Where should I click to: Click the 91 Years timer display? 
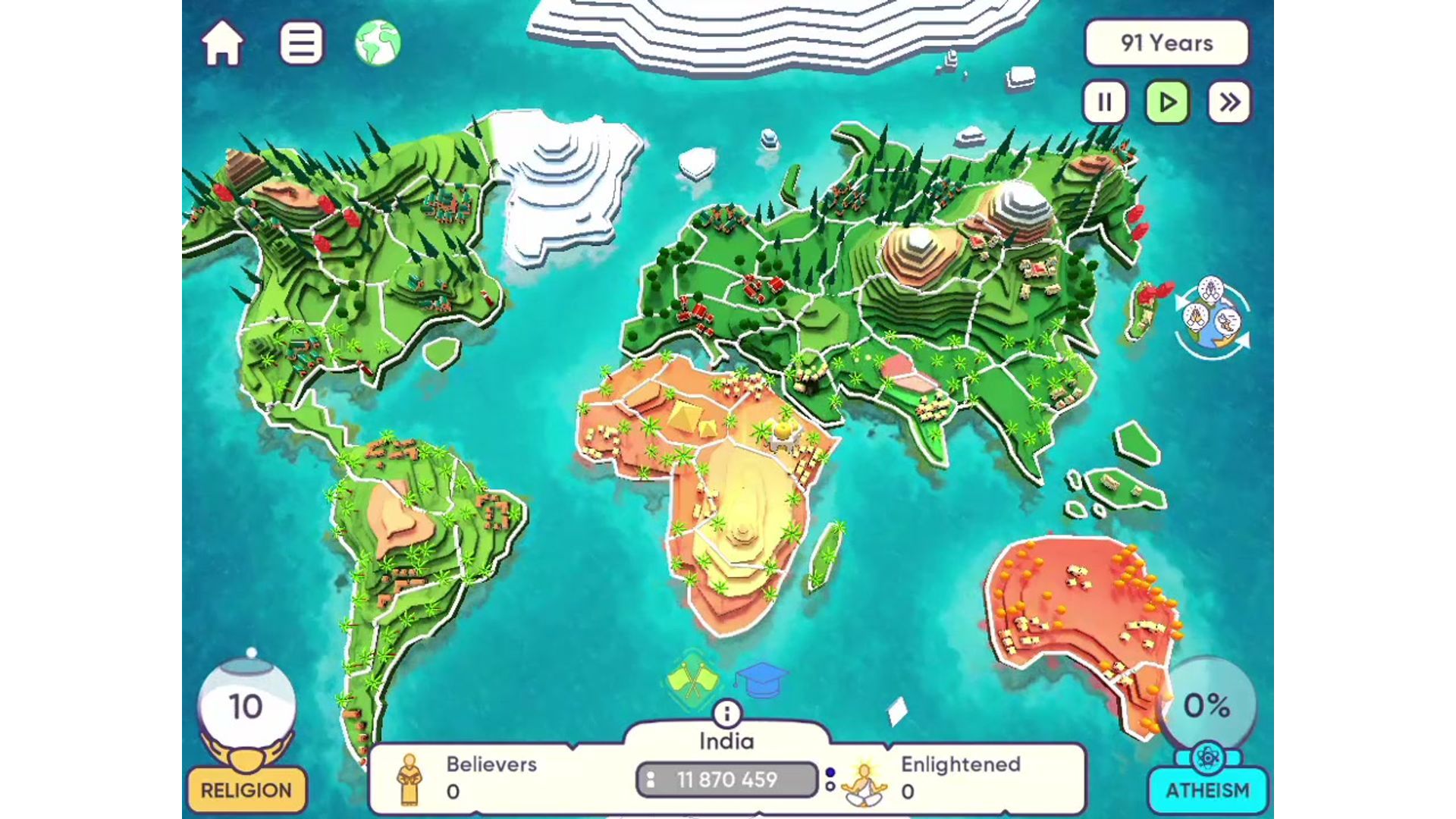click(1166, 43)
